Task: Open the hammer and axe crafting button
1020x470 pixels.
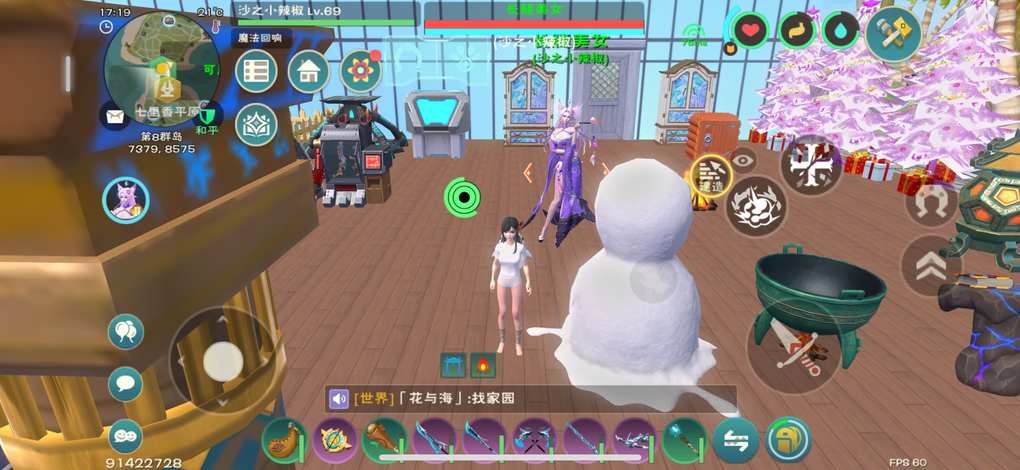Action: [x=893, y=35]
